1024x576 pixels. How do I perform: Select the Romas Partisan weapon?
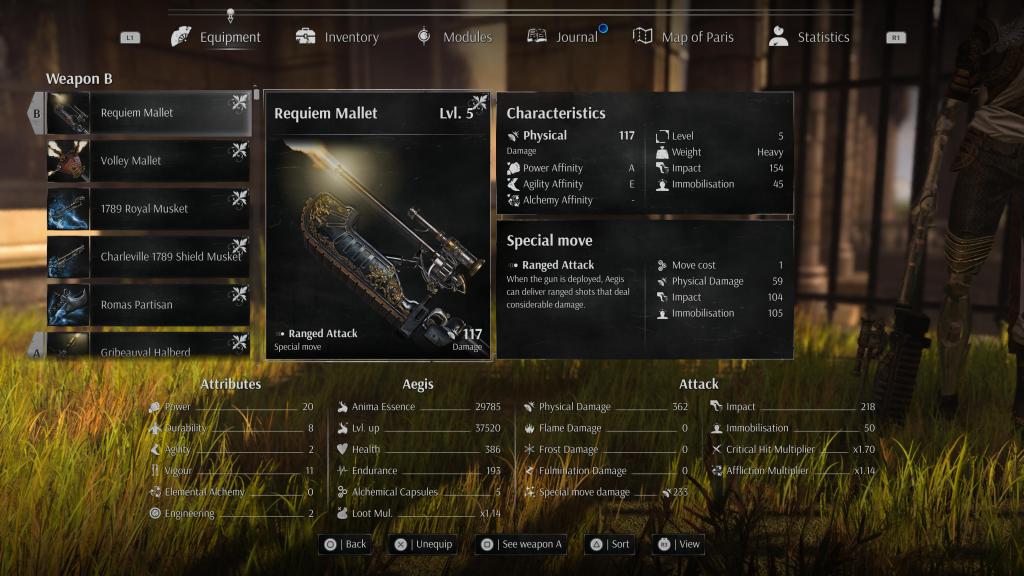coord(148,305)
